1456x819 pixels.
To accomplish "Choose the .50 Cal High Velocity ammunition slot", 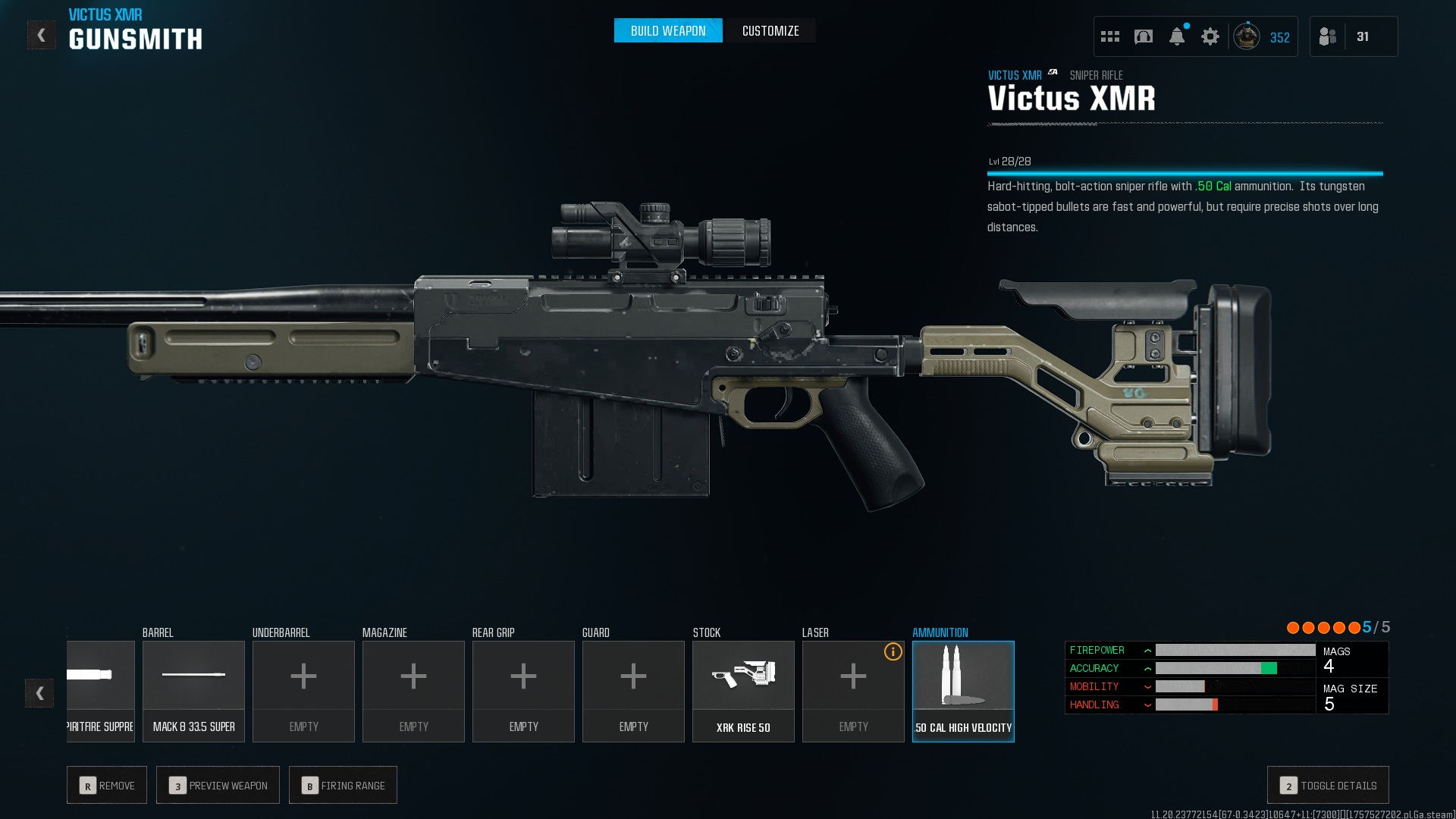I will (x=963, y=691).
